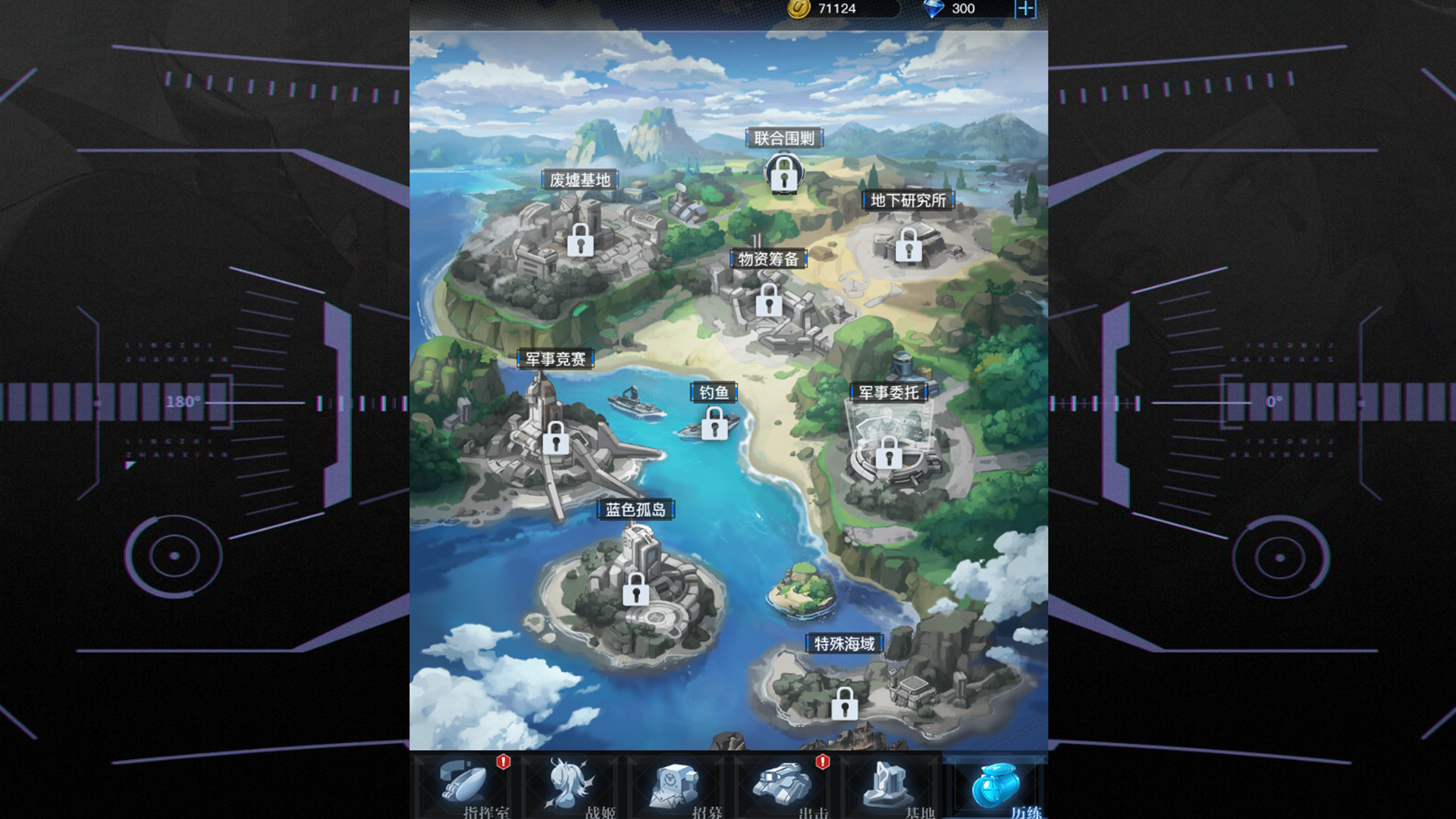The width and height of the screenshot is (1456, 819).
Task: Click the Sortie (出击) tank icon
Action: pos(782,783)
